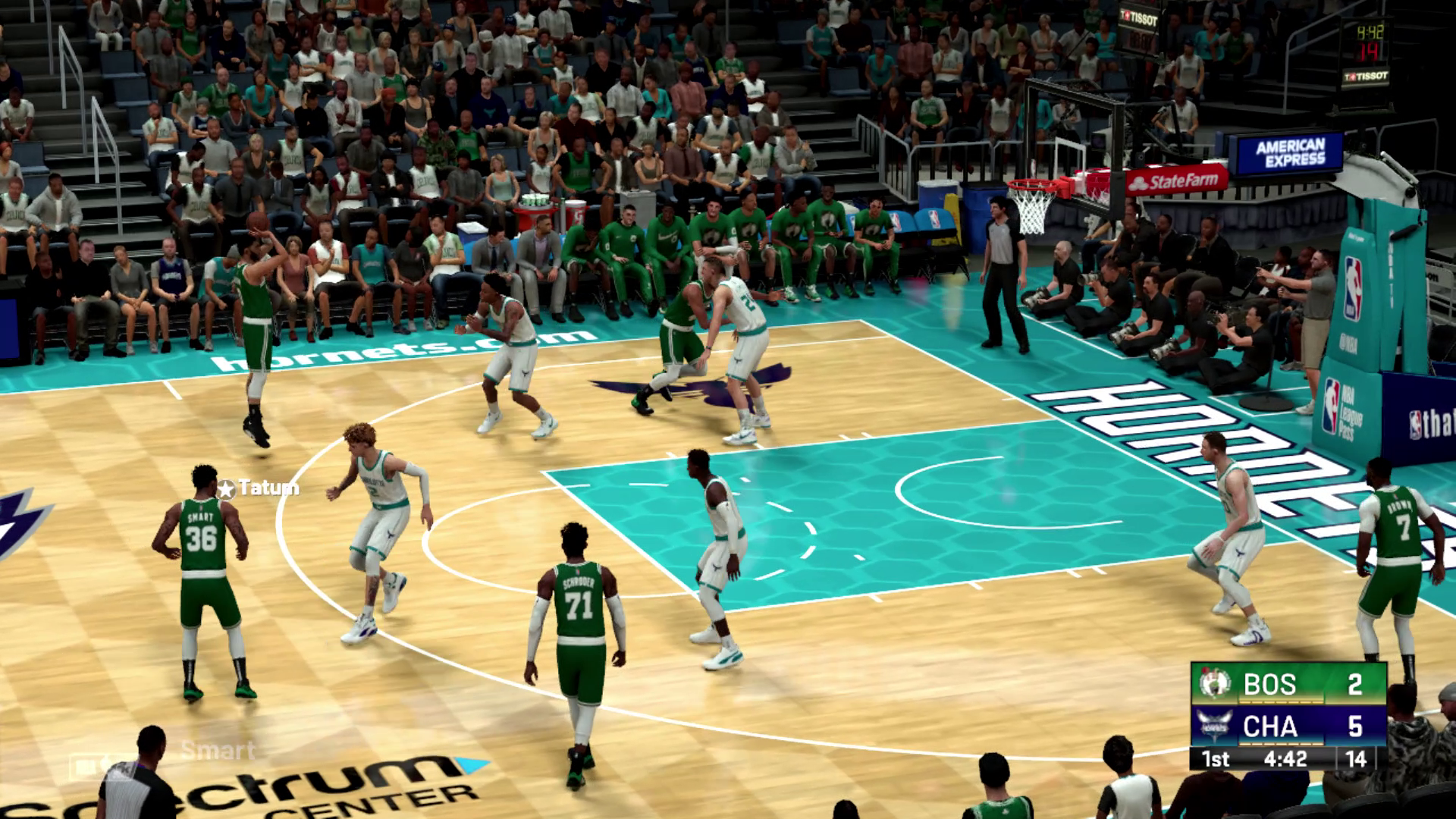Toggle the yellow timeout bar under BOS
The width and height of the screenshot is (1456, 819).
point(1281,701)
